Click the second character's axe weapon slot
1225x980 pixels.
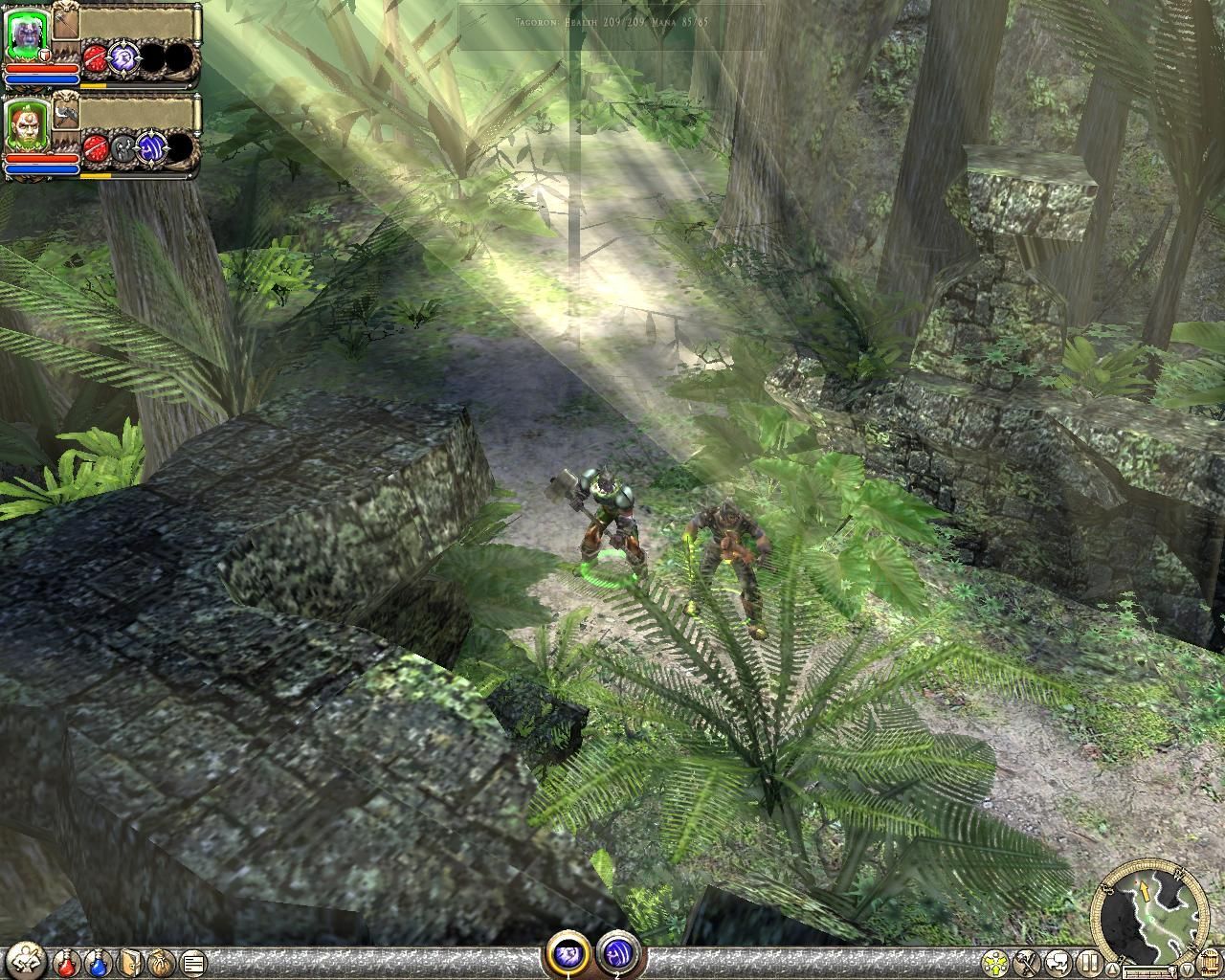point(65,112)
